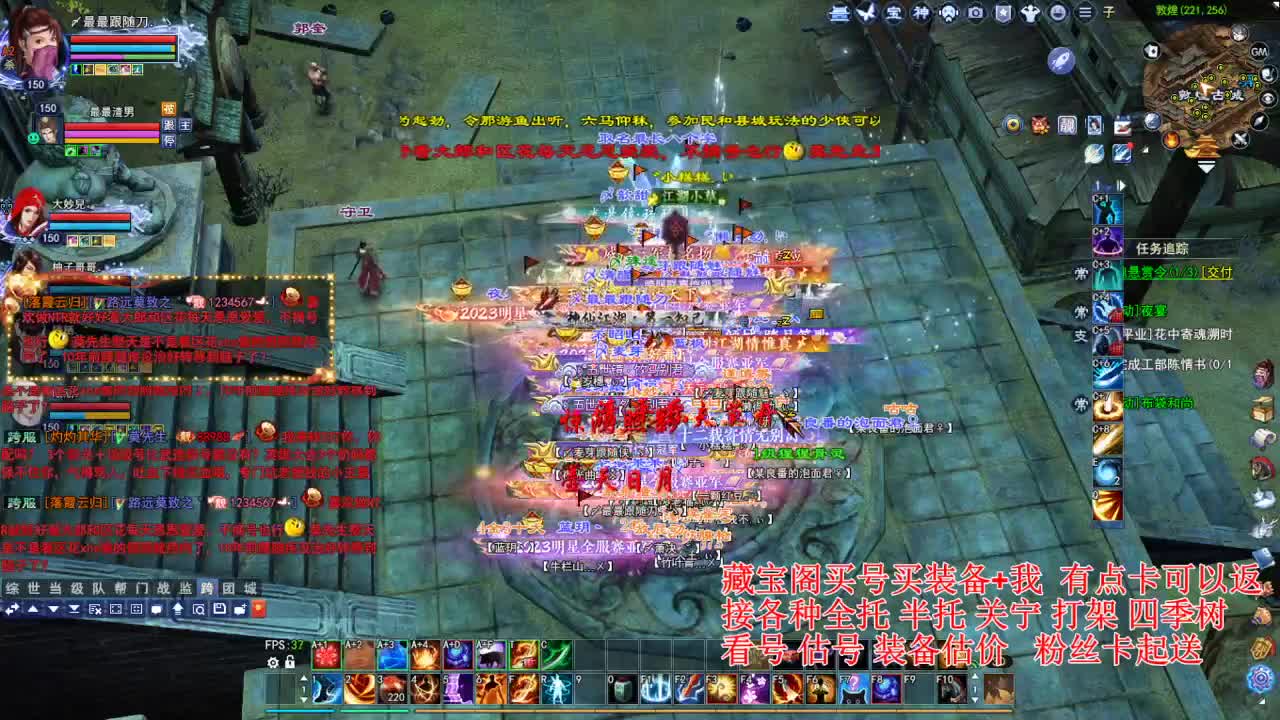Select the butterfly icon in the top toolbar

864,12
